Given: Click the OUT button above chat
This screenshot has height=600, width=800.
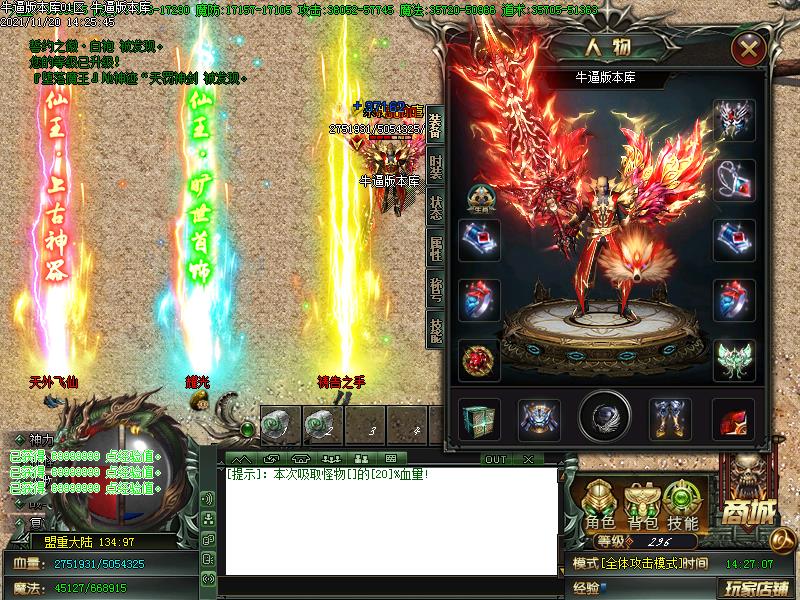Looking at the screenshot, I should tap(495, 460).
